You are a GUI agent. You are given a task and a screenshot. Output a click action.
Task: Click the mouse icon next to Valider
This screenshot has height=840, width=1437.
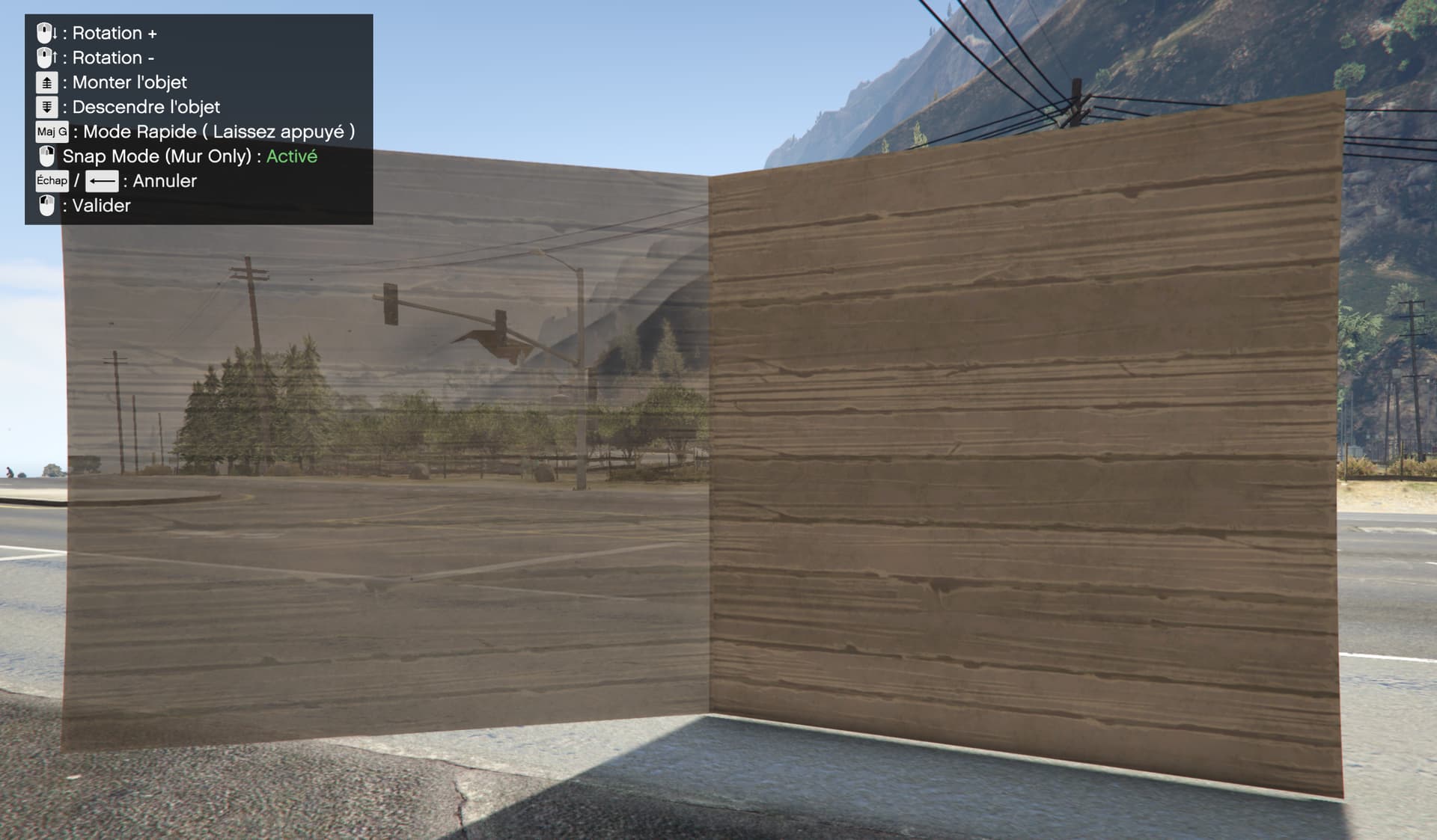coord(46,205)
